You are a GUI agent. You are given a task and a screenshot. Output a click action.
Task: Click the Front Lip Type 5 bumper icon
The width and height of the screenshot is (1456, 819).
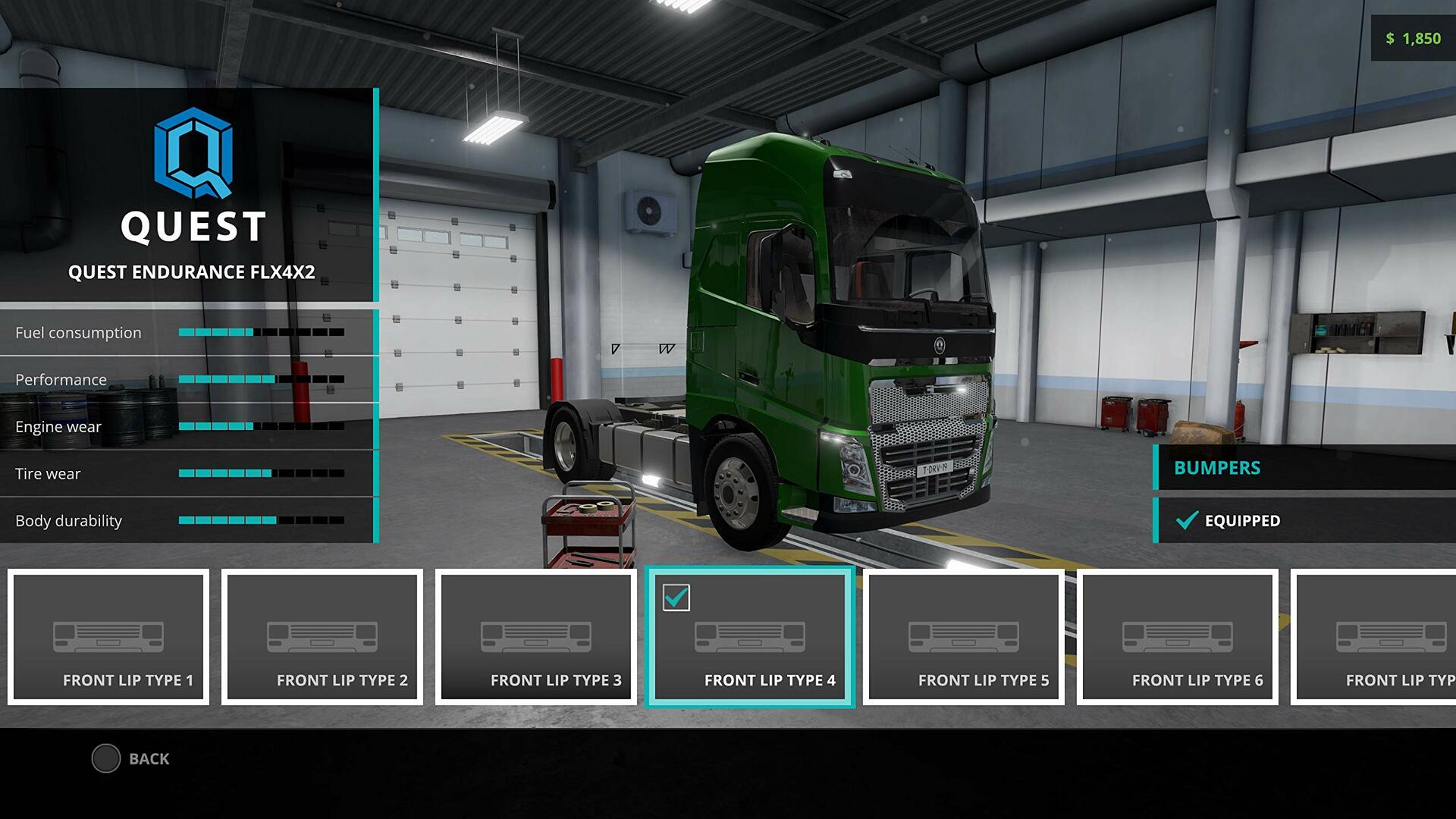coord(964,637)
